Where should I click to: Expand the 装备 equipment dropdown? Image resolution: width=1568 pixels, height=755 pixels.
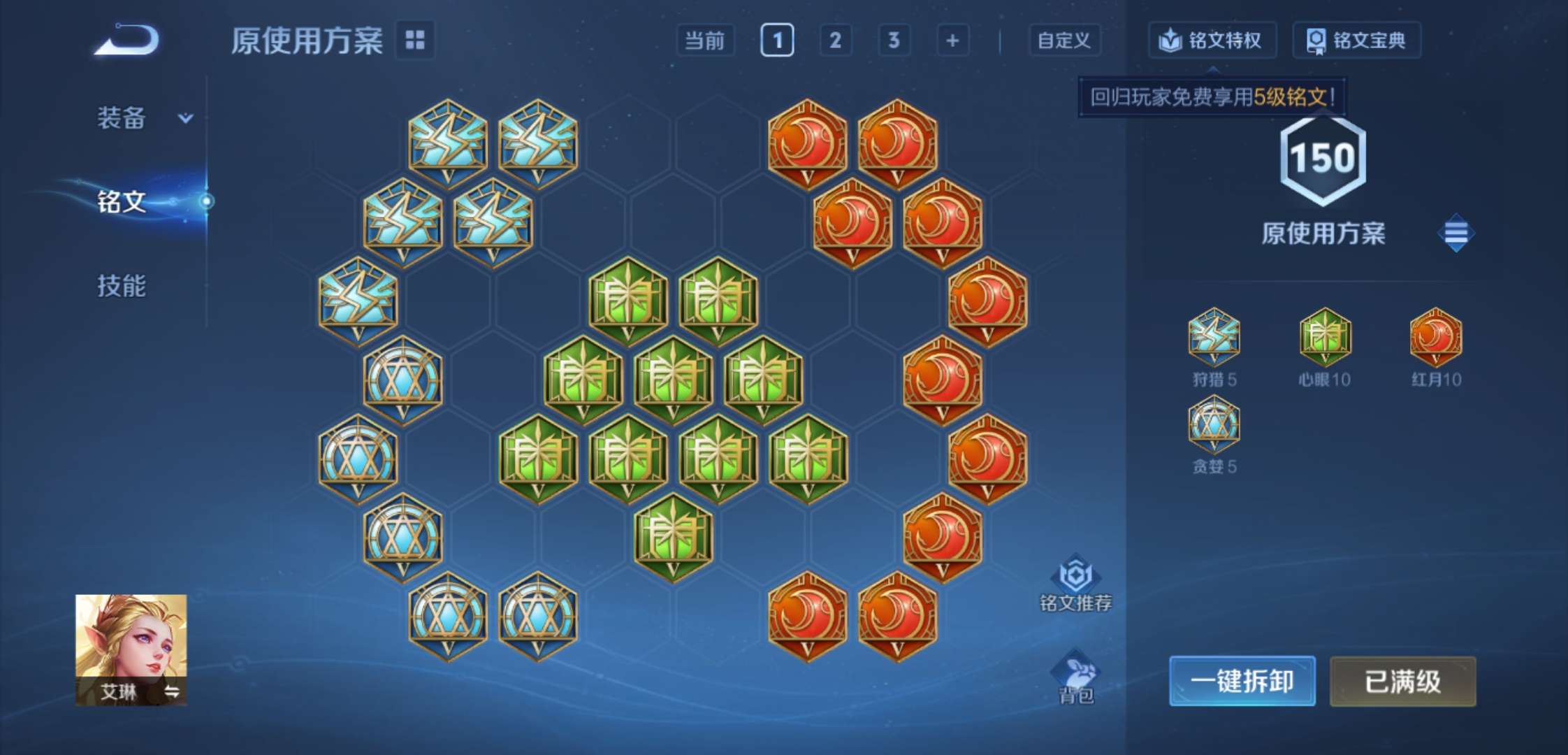point(145,118)
